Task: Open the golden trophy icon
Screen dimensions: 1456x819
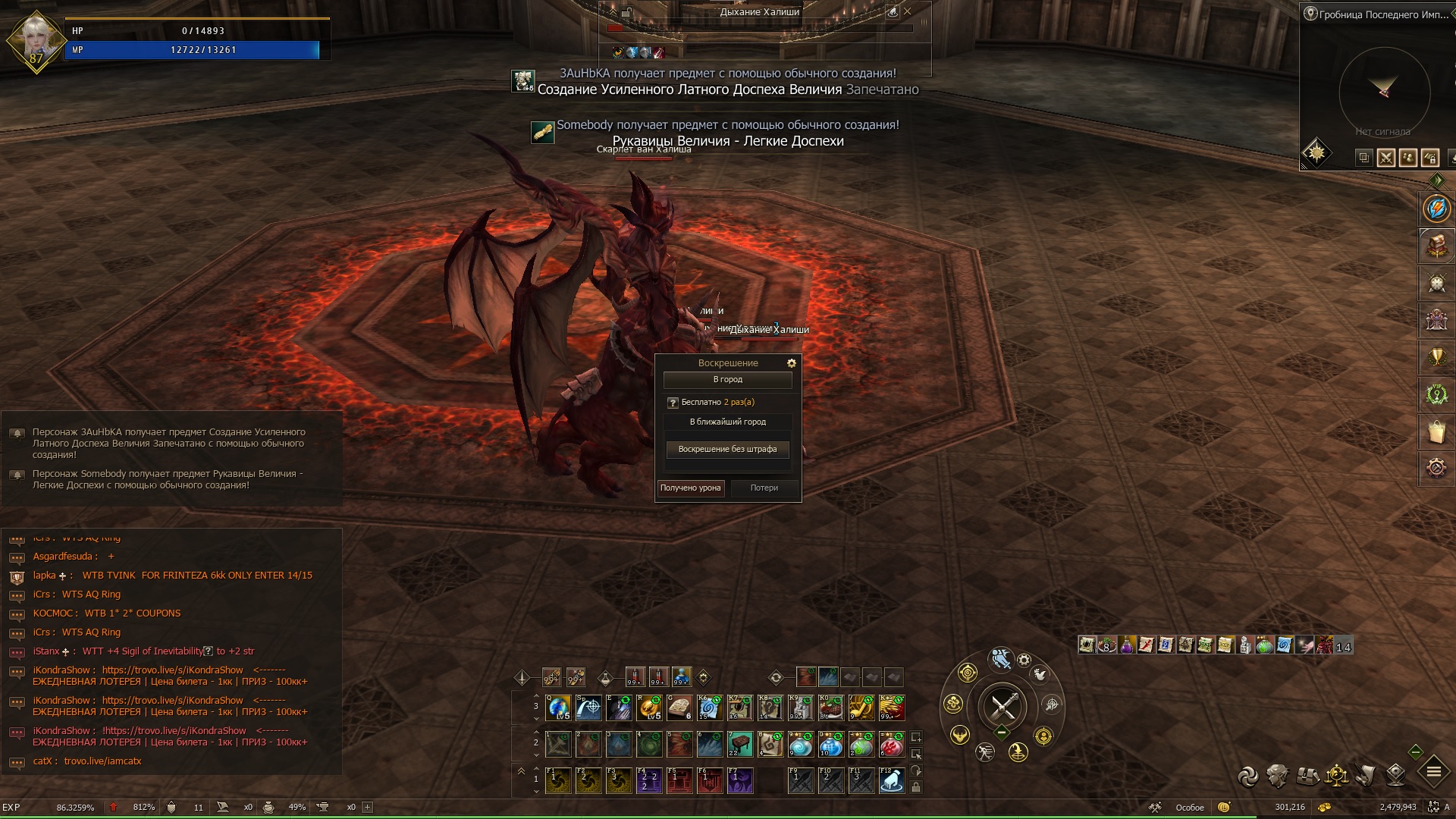Action: [1436, 357]
